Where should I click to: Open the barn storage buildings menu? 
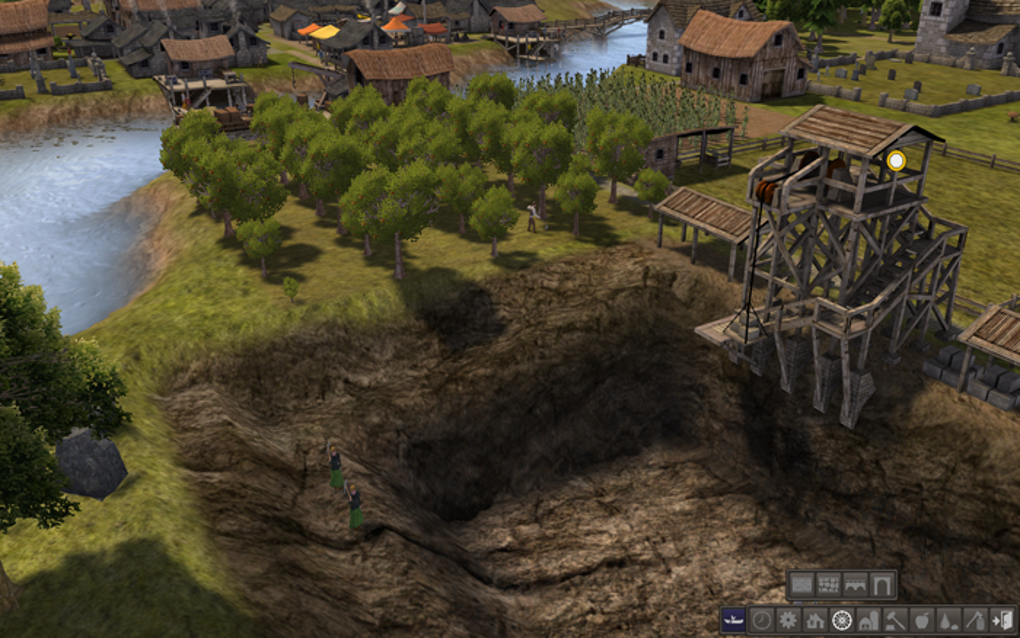[869, 620]
